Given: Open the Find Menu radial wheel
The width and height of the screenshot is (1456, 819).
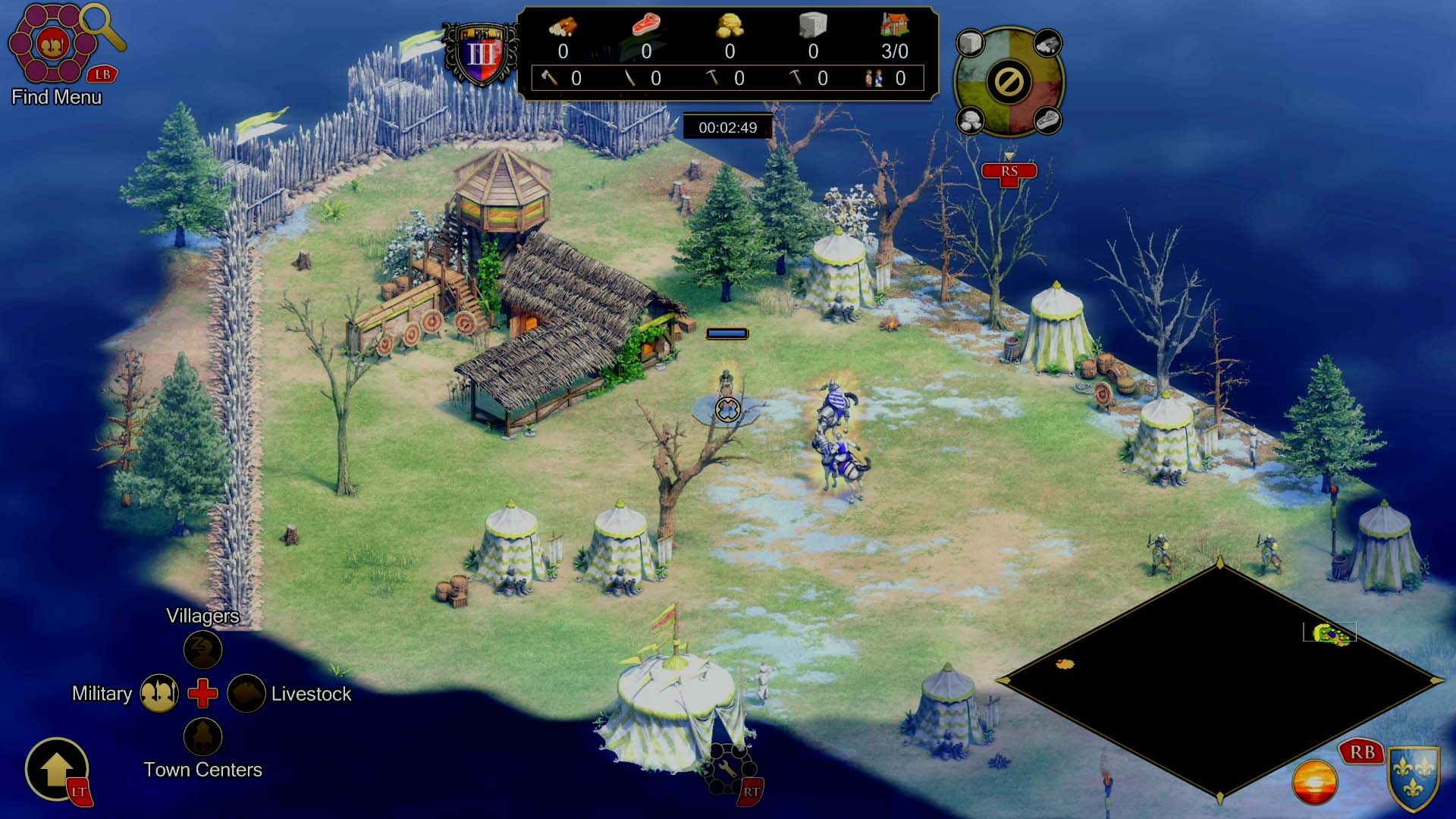Looking at the screenshot, I should pyautogui.click(x=52, y=44).
